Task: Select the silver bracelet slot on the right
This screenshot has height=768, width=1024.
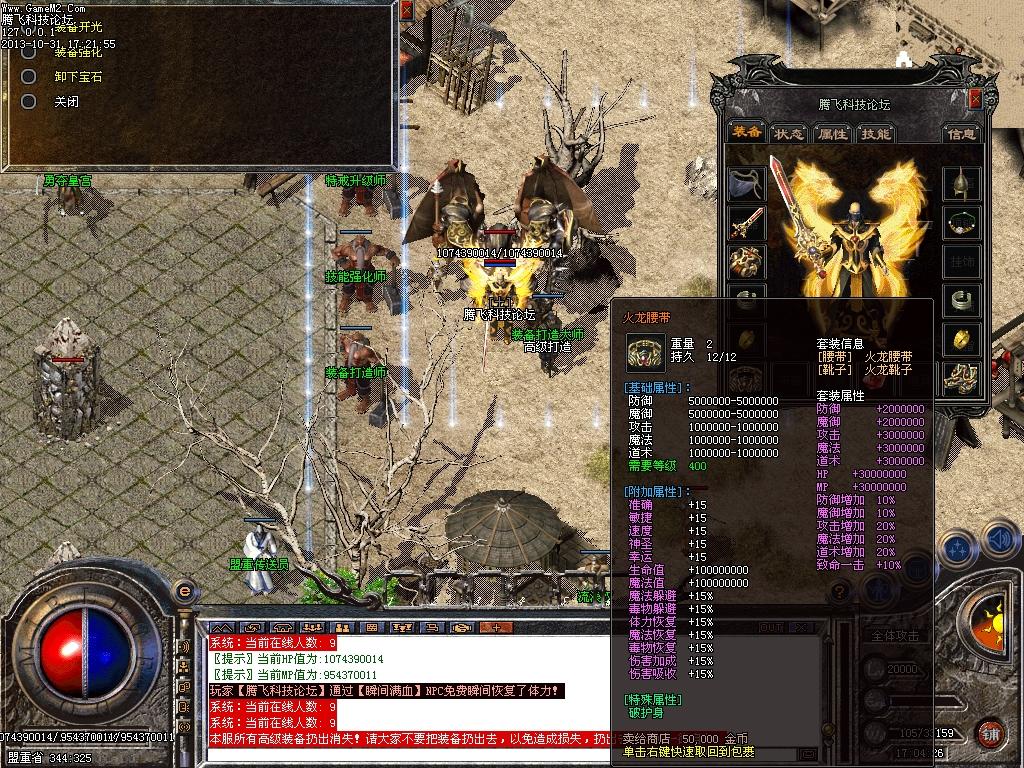Action: [x=962, y=300]
